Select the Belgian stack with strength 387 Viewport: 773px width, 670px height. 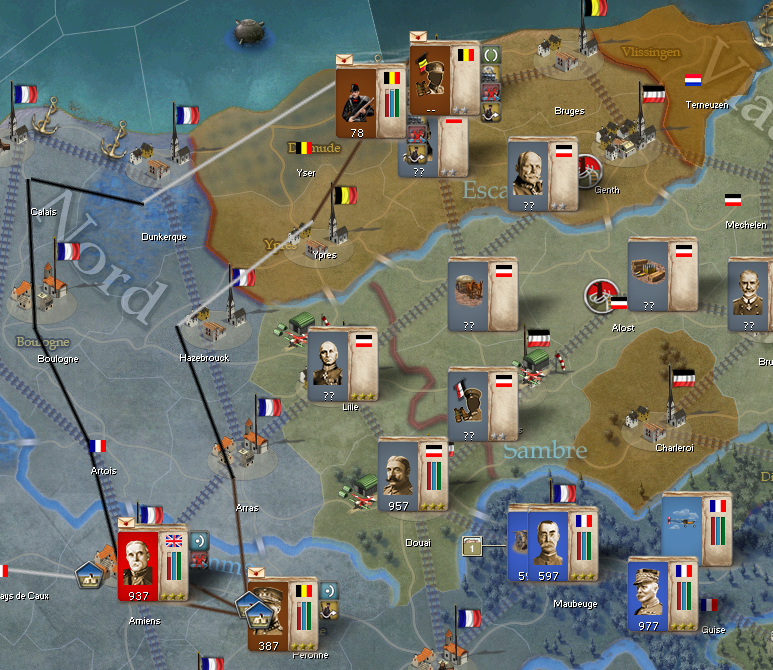pos(269,609)
